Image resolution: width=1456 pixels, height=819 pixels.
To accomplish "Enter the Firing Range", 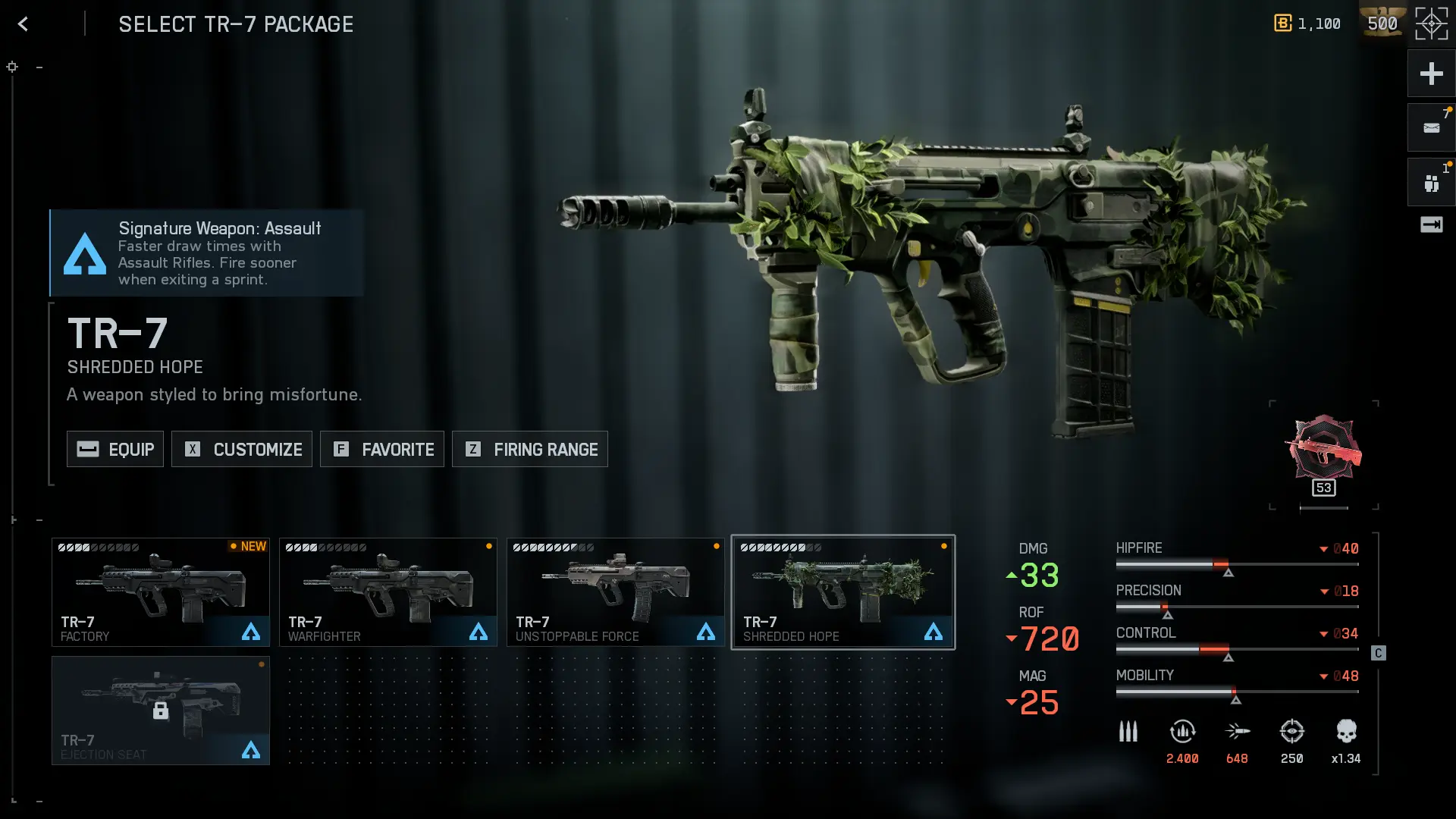I will tap(530, 449).
